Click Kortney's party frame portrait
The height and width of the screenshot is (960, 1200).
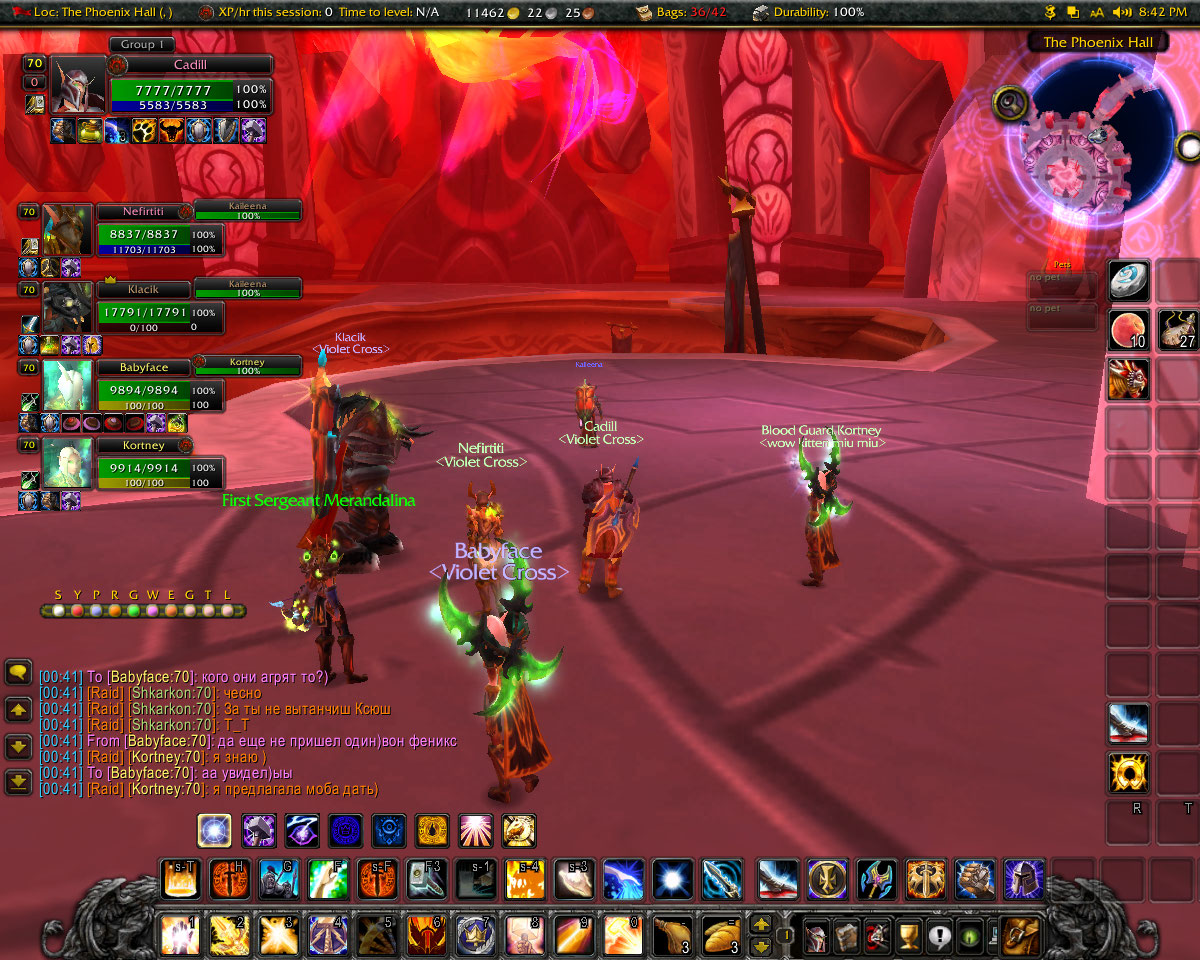(67, 464)
